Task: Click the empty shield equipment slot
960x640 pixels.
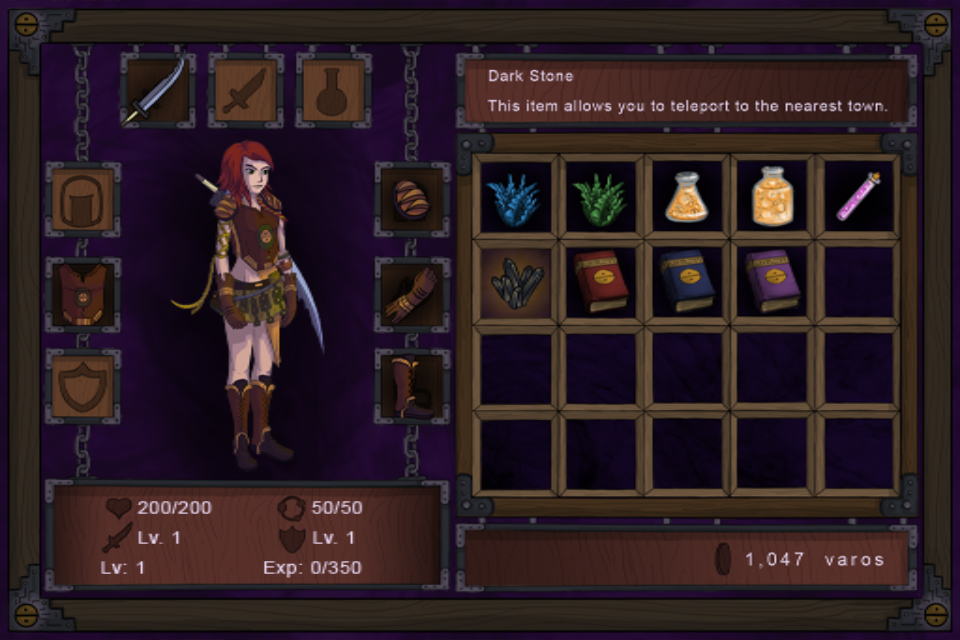Action: click(83, 386)
